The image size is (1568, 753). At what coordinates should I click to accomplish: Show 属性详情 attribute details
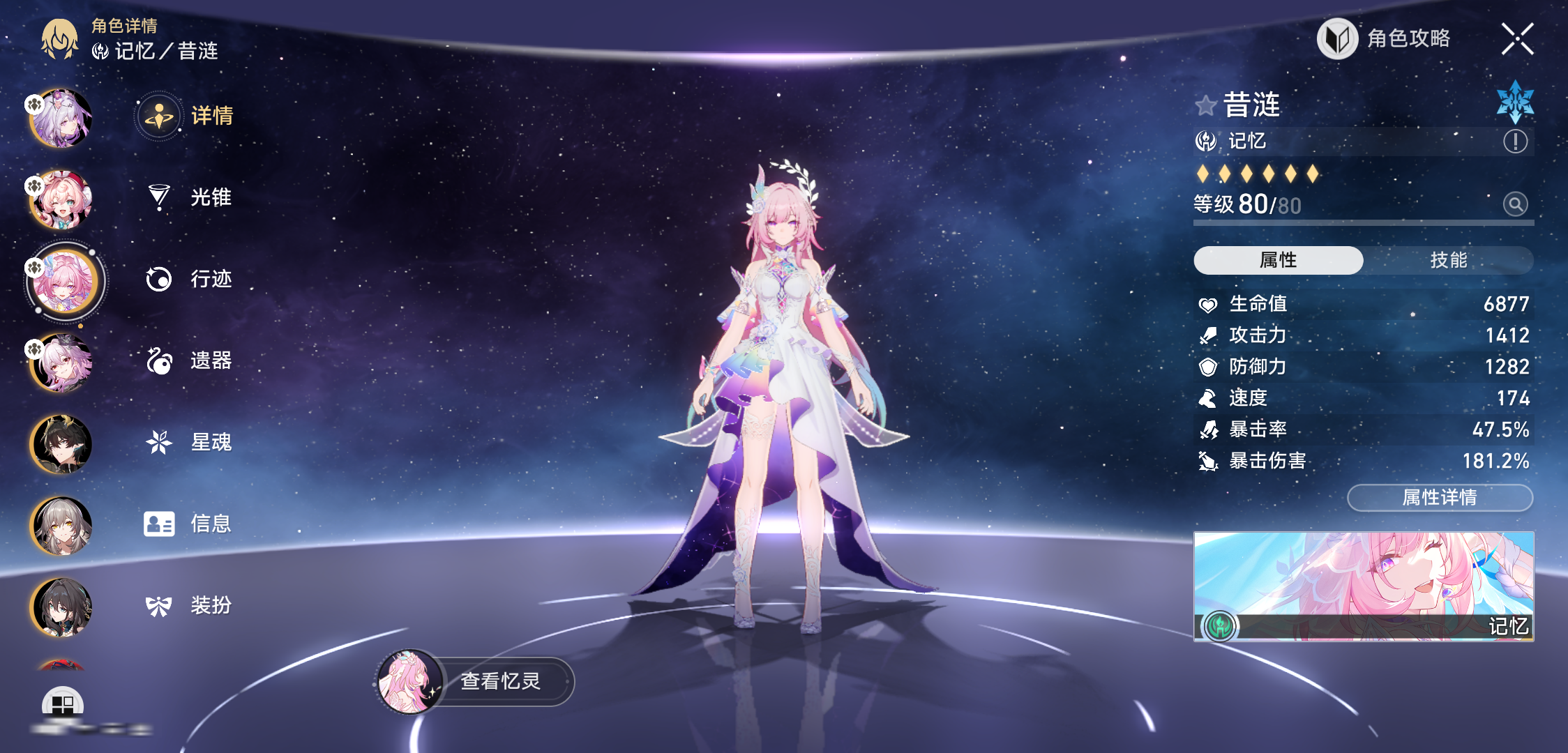coord(1440,497)
